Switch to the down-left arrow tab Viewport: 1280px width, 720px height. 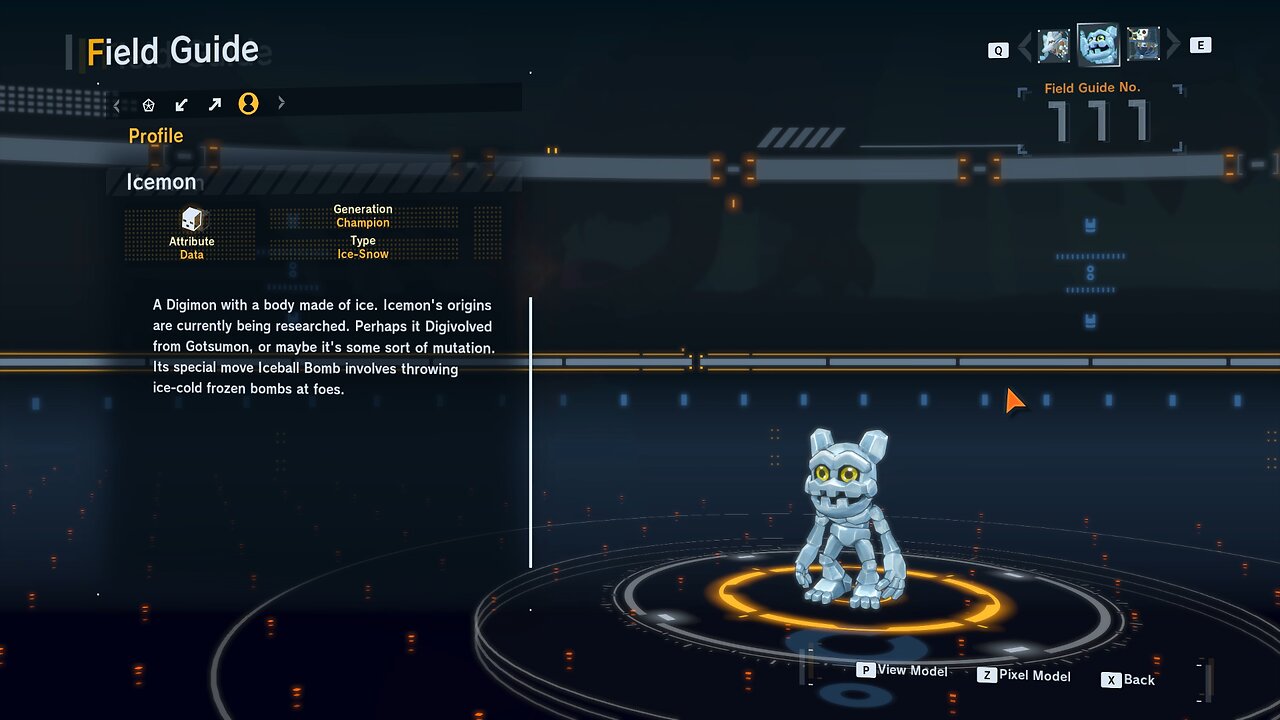tap(182, 104)
